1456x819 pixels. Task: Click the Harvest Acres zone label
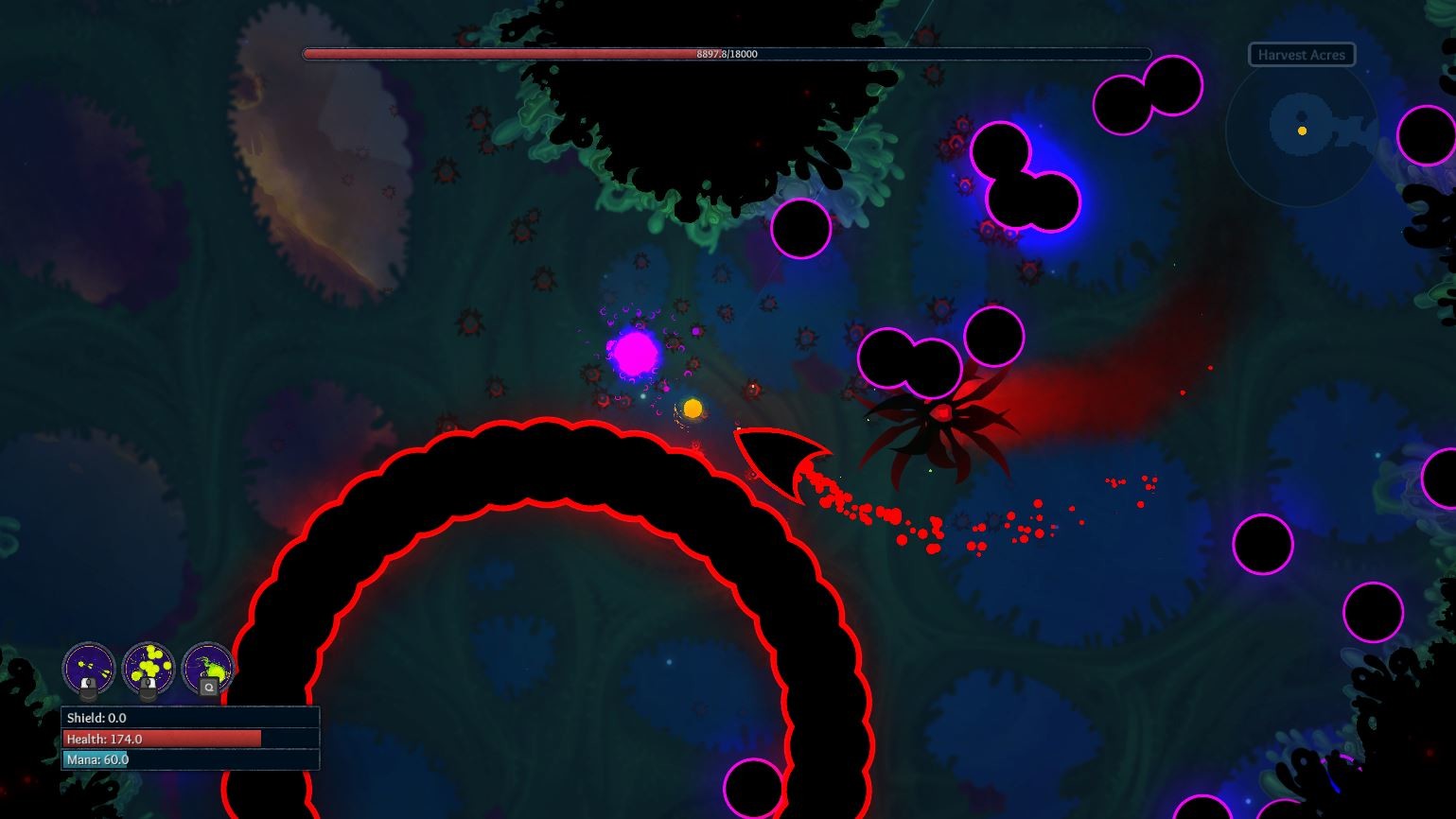1302,54
